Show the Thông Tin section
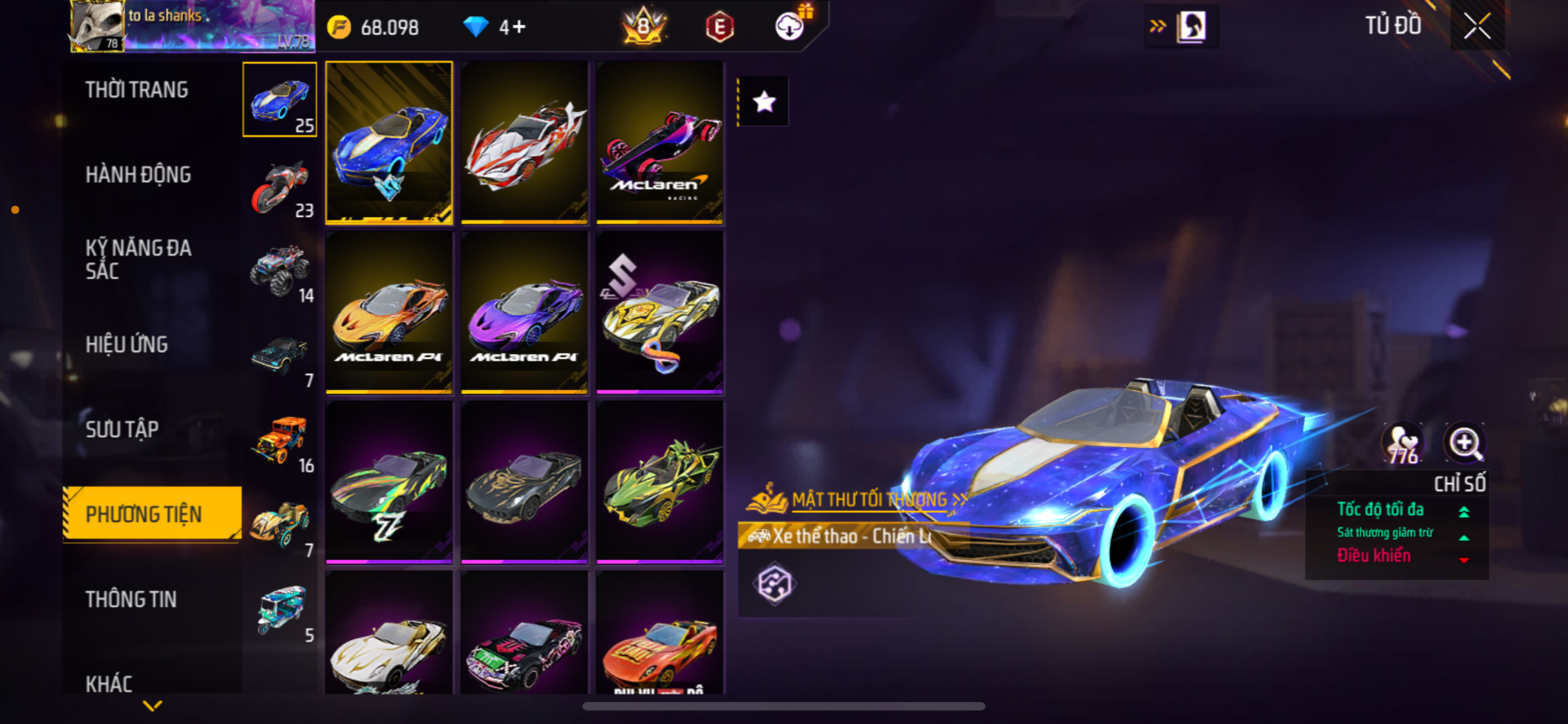Image resolution: width=1568 pixels, height=724 pixels. point(131,599)
